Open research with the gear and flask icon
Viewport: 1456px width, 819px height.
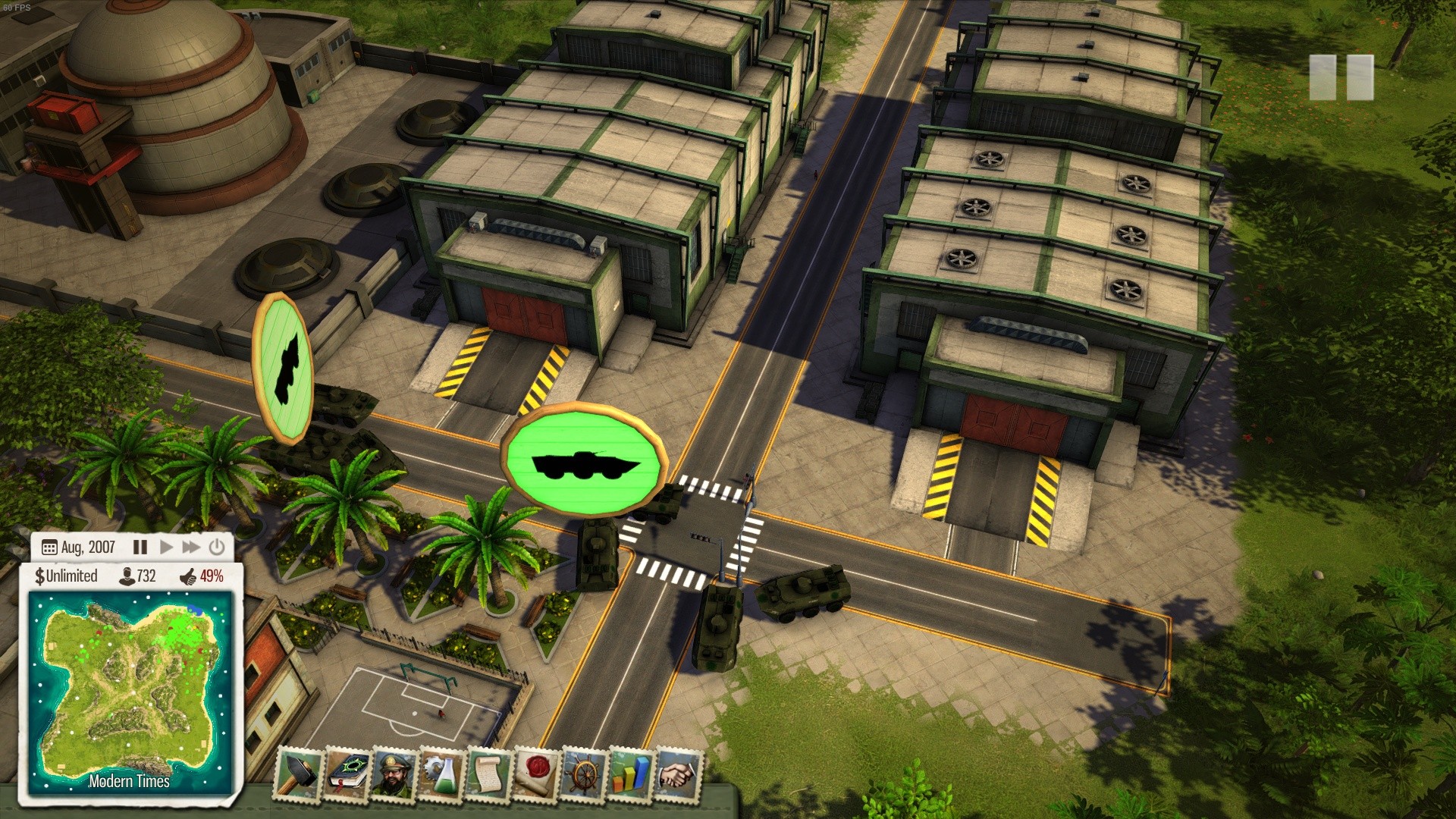pos(442,774)
